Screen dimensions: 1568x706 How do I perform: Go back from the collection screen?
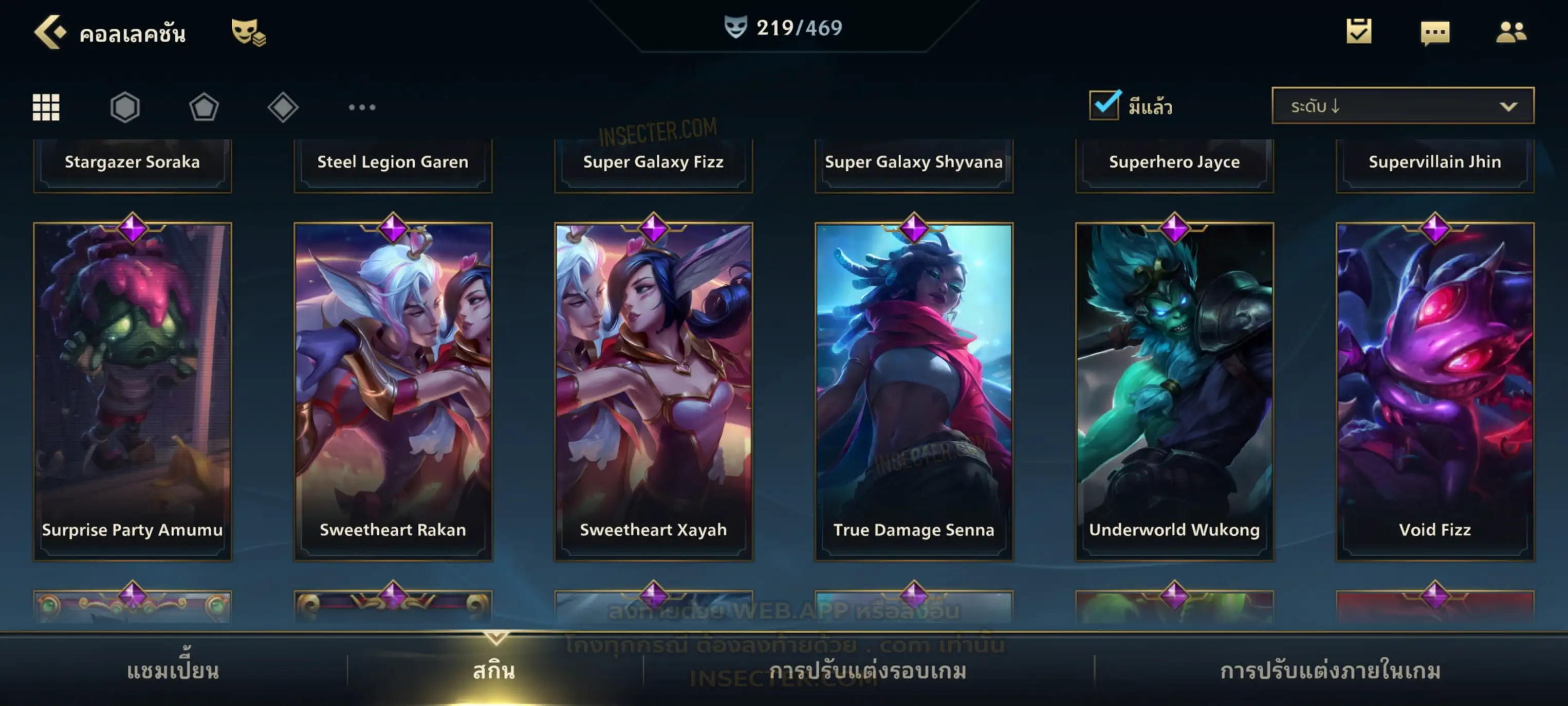point(50,32)
